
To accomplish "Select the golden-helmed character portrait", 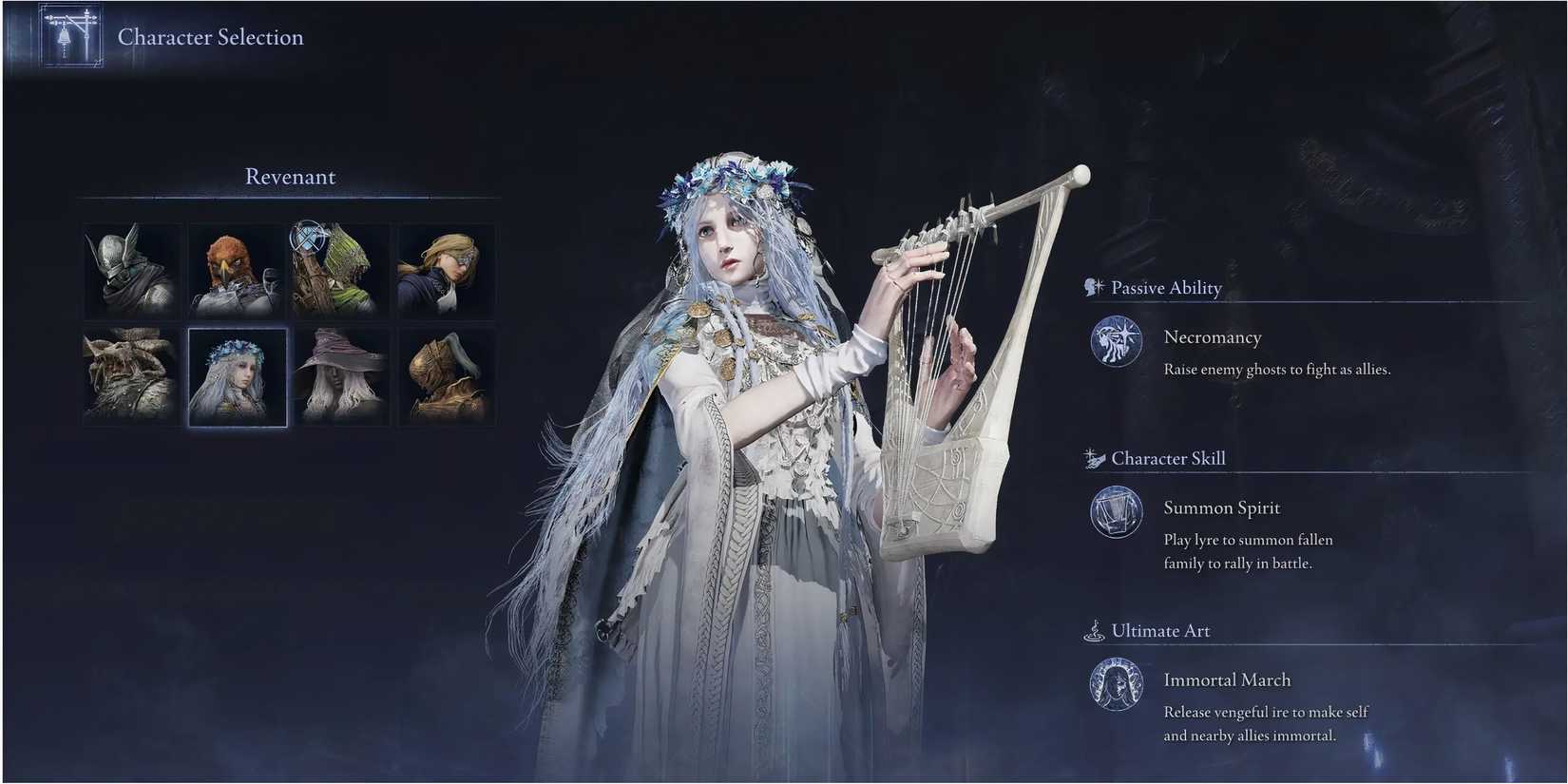I will (x=446, y=376).
